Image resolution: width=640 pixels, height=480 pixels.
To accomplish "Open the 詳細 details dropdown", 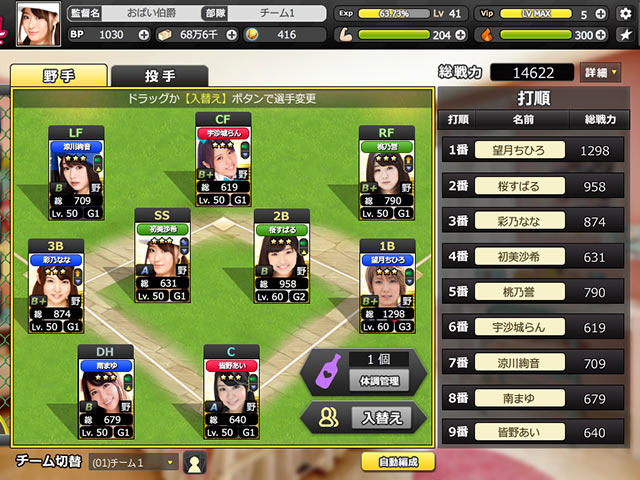I will (x=600, y=73).
